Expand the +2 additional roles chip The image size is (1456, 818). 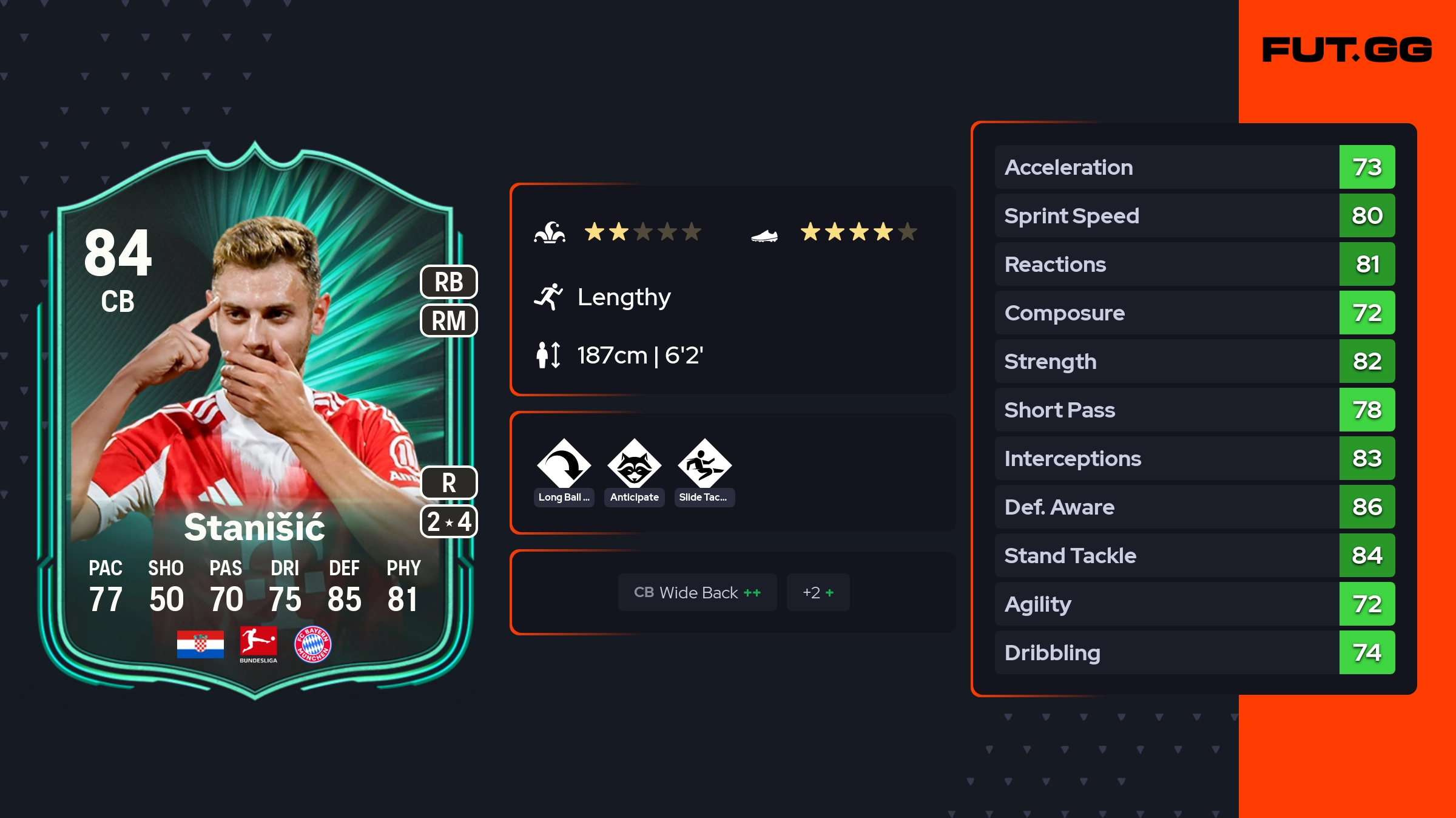click(818, 592)
